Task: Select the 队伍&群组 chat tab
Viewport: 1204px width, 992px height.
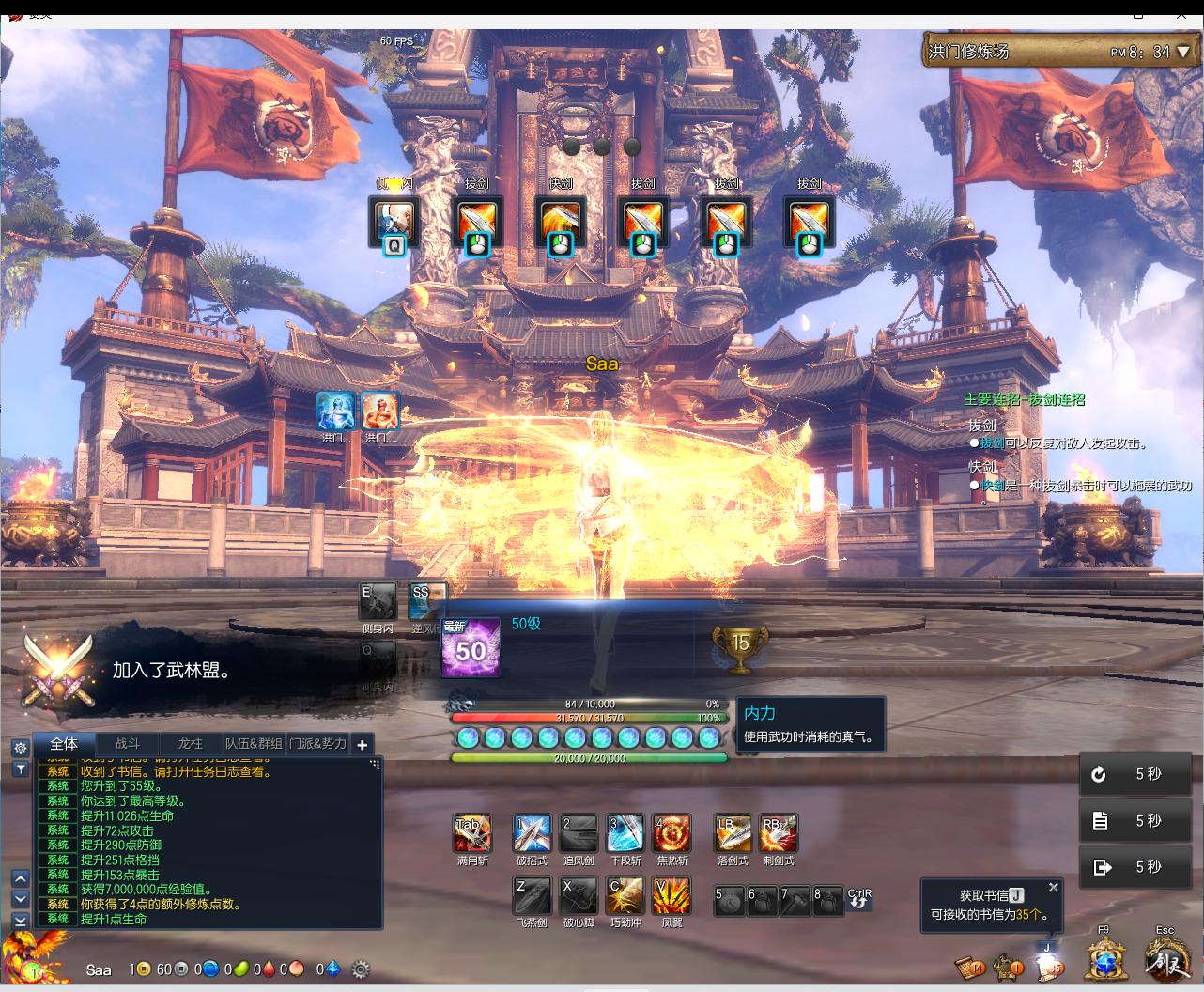Action: [x=254, y=744]
